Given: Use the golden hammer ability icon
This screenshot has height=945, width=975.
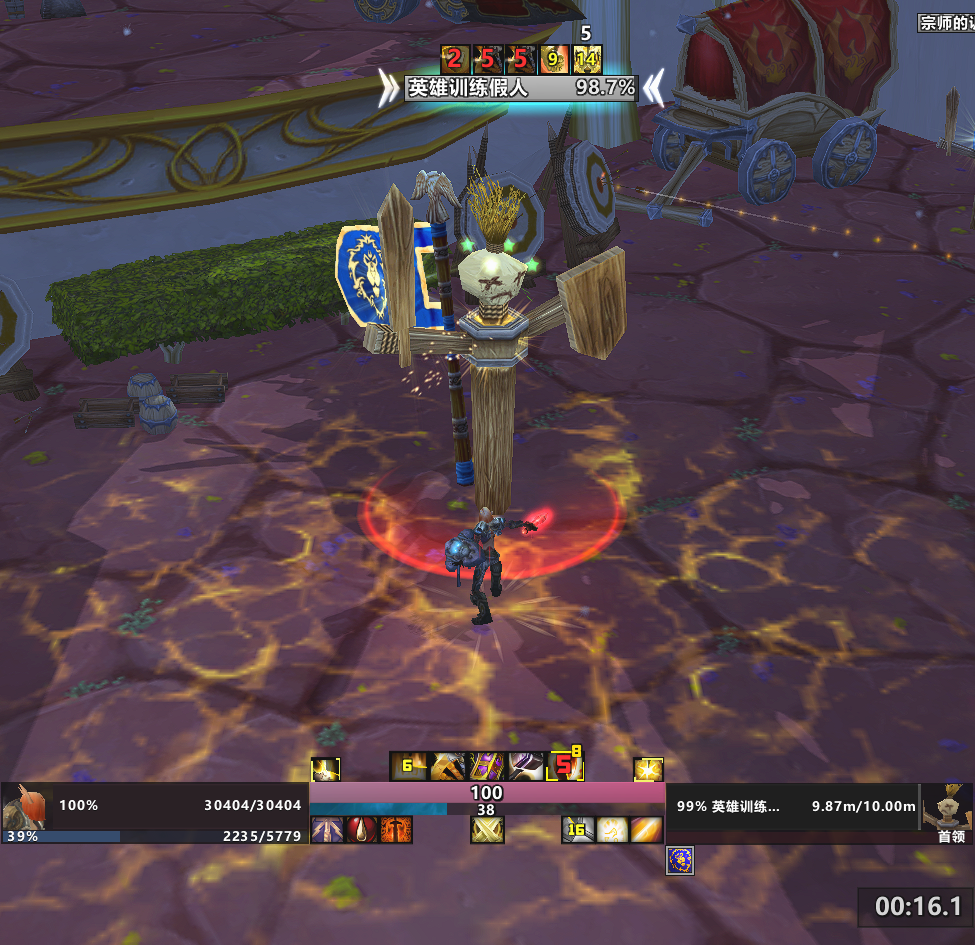Looking at the screenshot, I should 446,767.
